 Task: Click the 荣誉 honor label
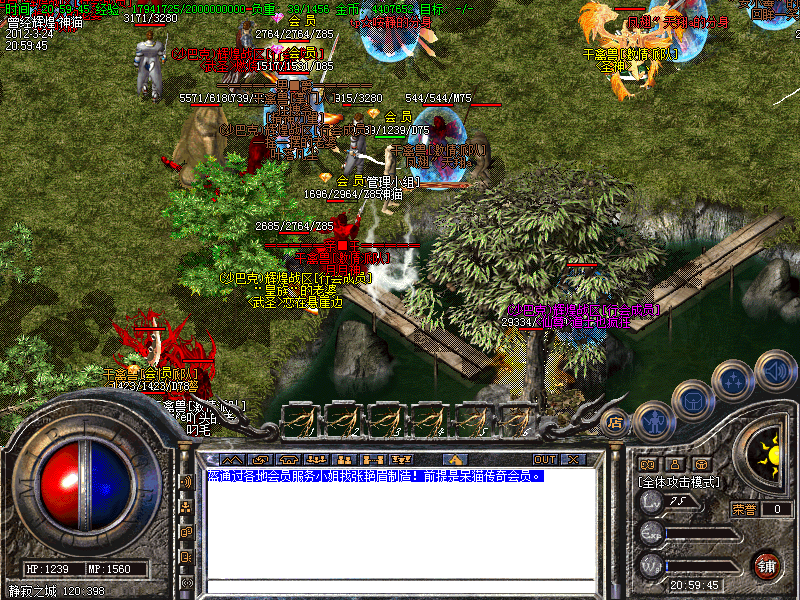pyautogui.click(x=744, y=509)
